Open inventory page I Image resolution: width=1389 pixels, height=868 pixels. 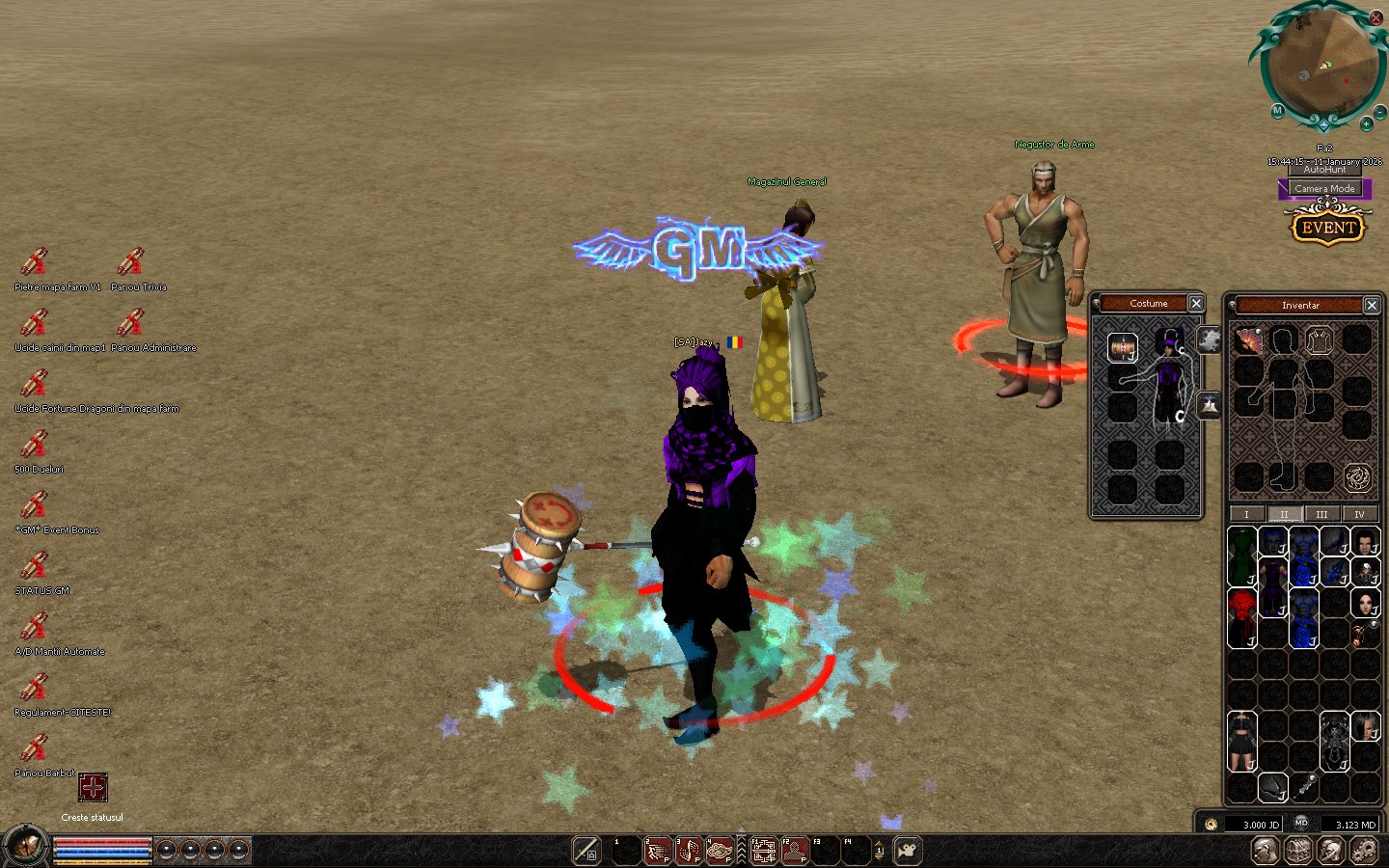pos(1246,514)
